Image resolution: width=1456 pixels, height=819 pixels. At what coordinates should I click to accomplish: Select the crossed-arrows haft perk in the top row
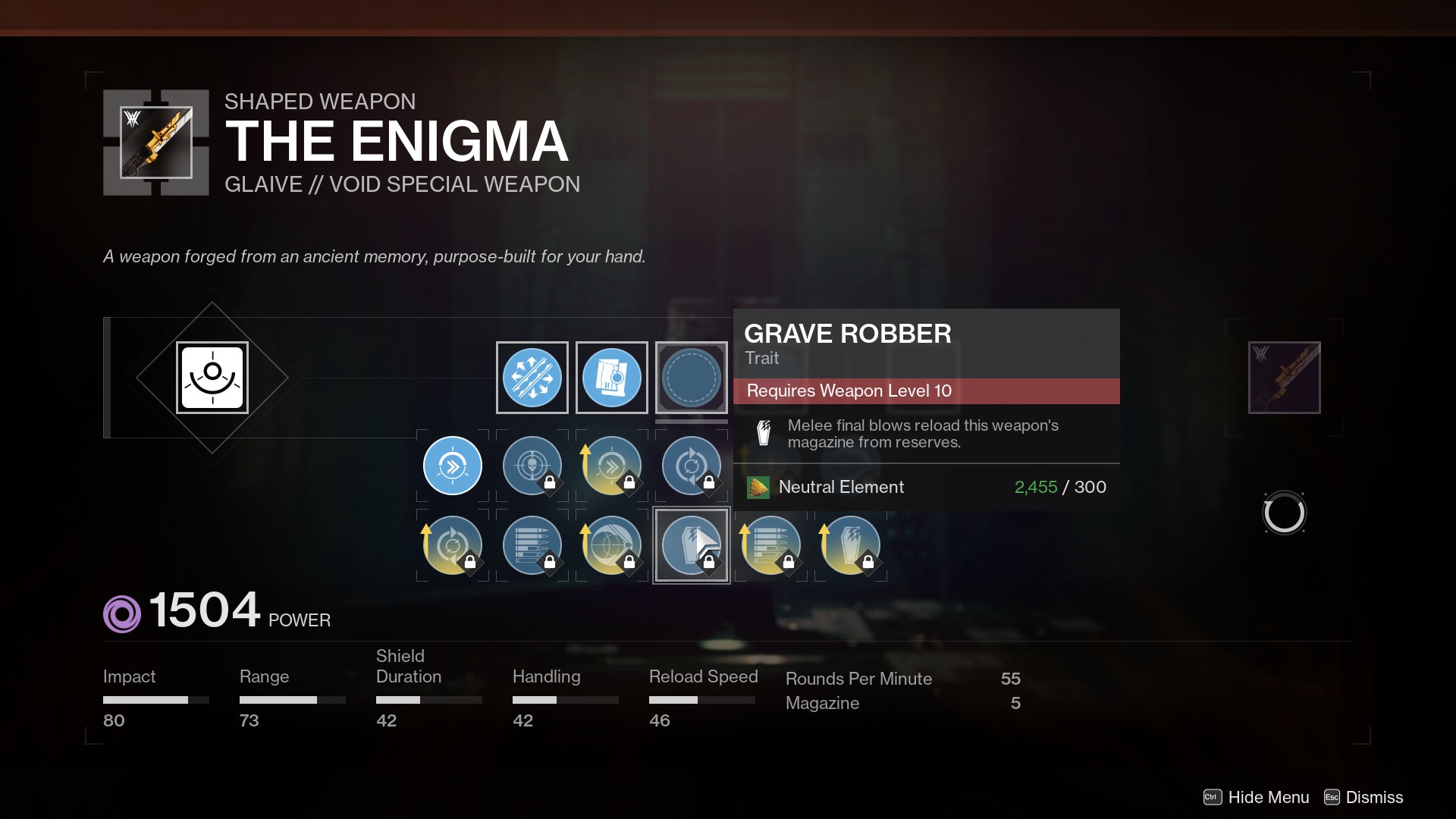tap(532, 378)
